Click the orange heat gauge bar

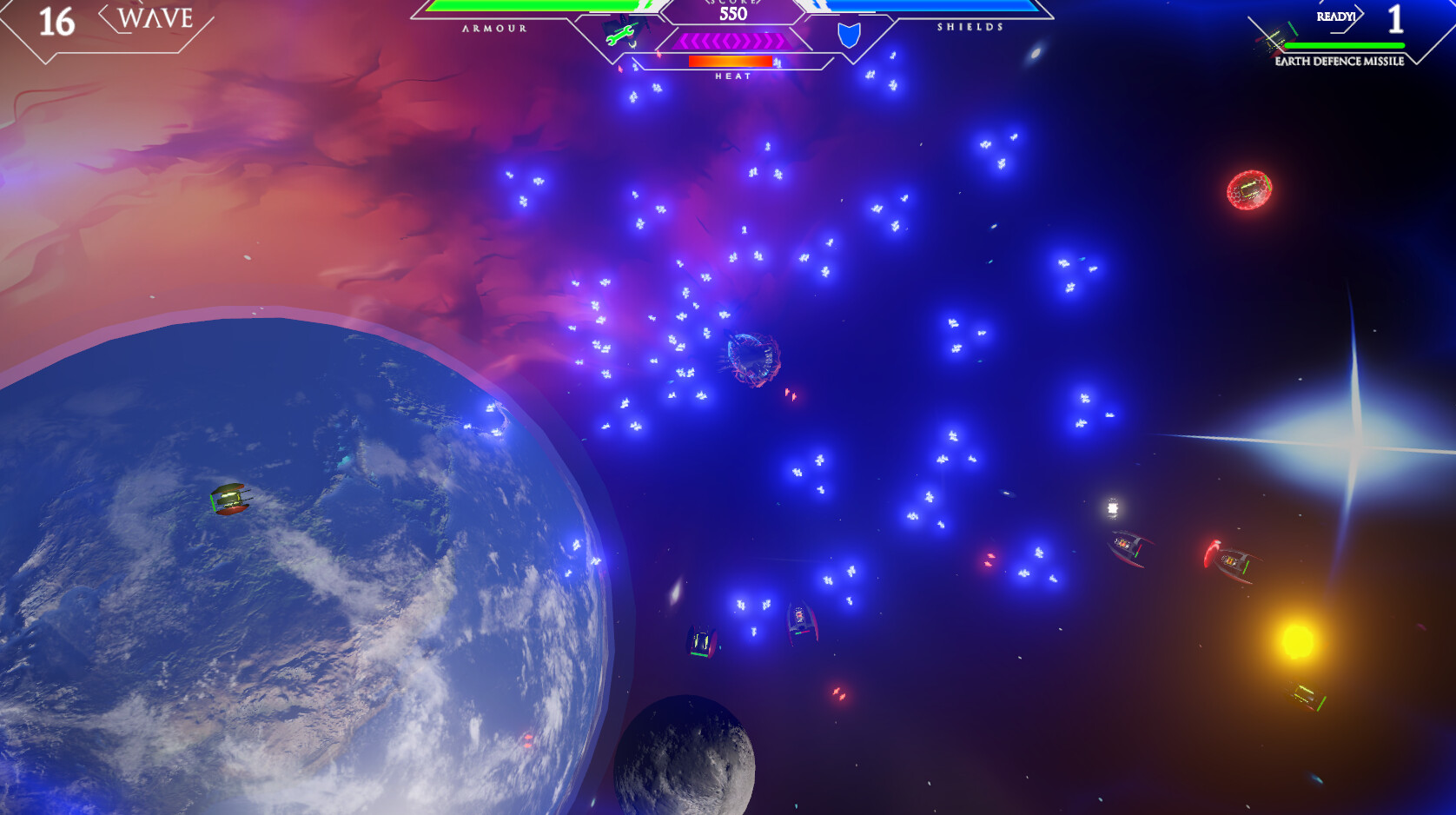(x=730, y=61)
